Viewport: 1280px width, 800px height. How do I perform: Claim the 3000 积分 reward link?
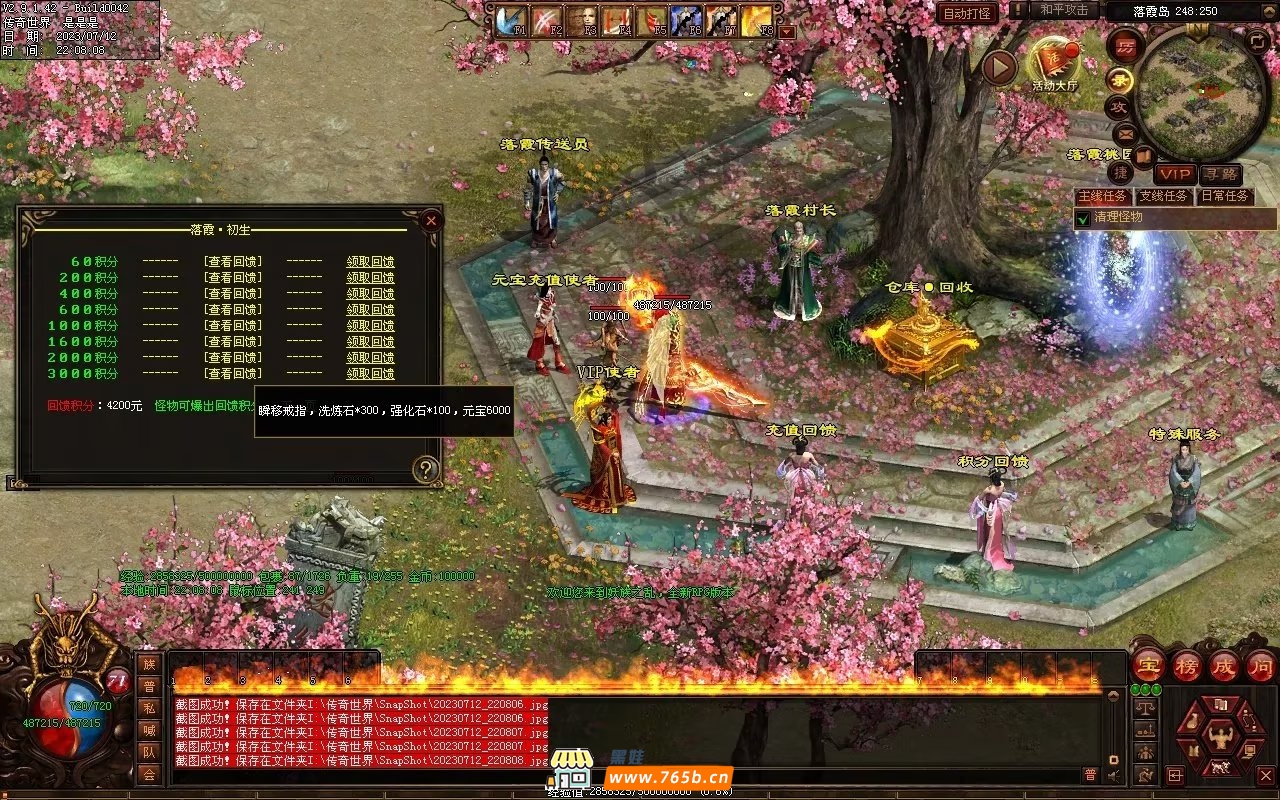click(370, 374)
